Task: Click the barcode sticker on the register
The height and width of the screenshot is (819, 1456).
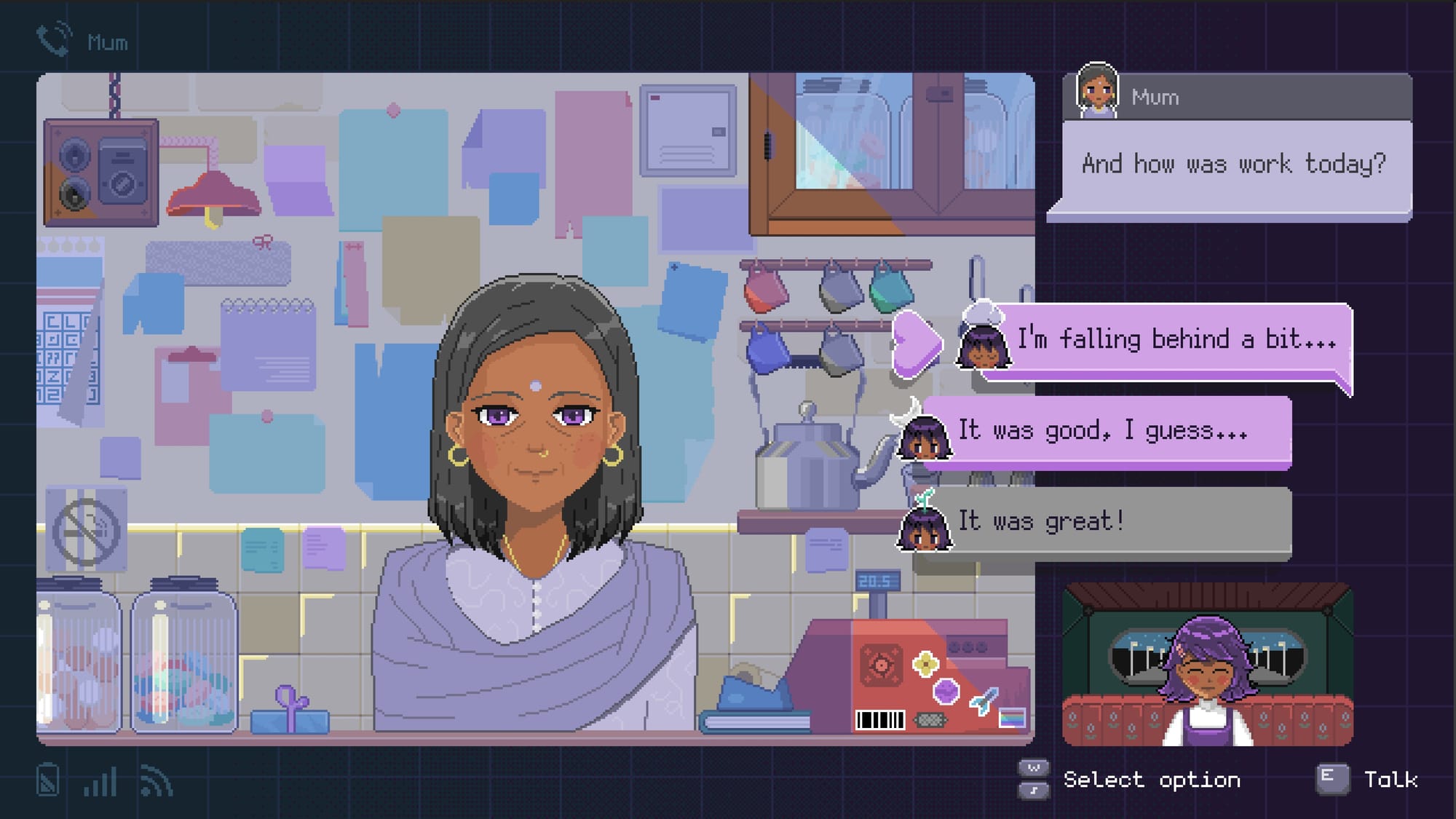Action: (x=880, y=719)
